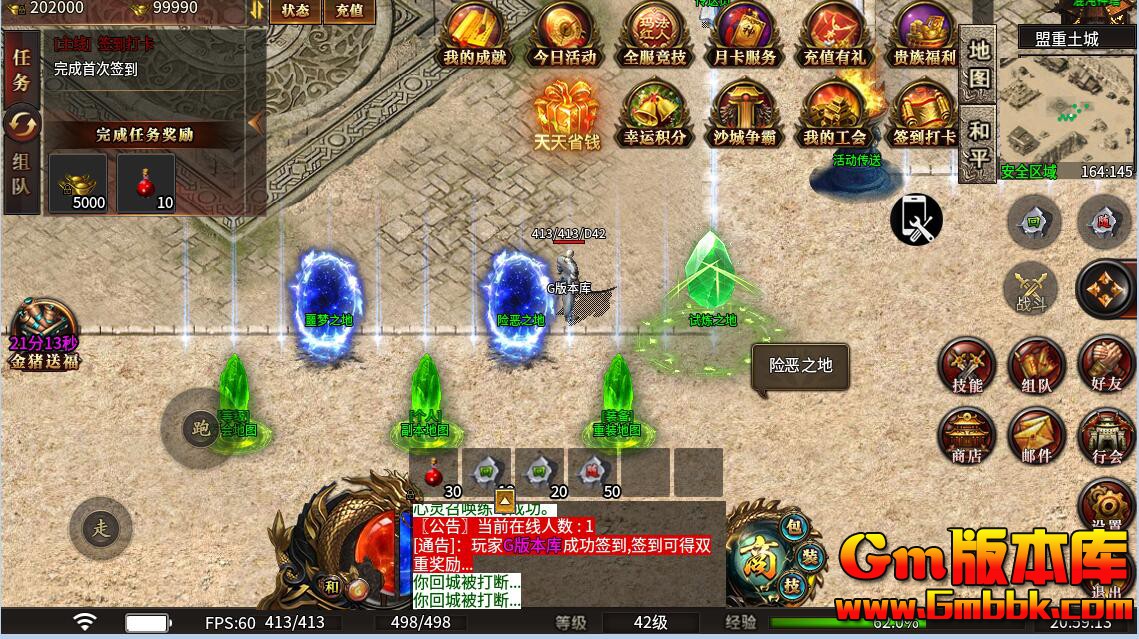Open the 天天省钱 gift box
Screen dimensions: 1139x639
(565, 115)
